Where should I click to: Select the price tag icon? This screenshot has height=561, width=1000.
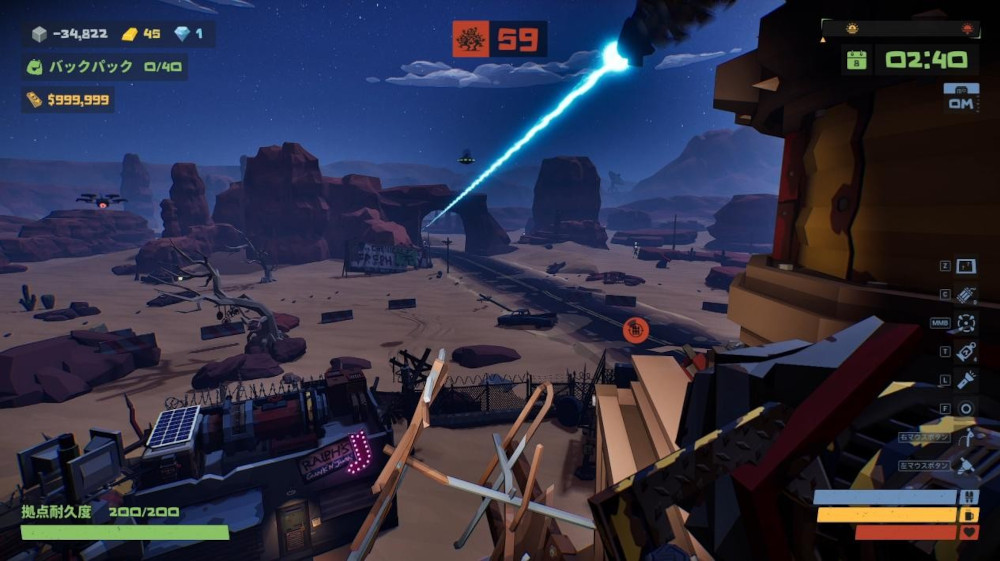(x=965, y=351)
